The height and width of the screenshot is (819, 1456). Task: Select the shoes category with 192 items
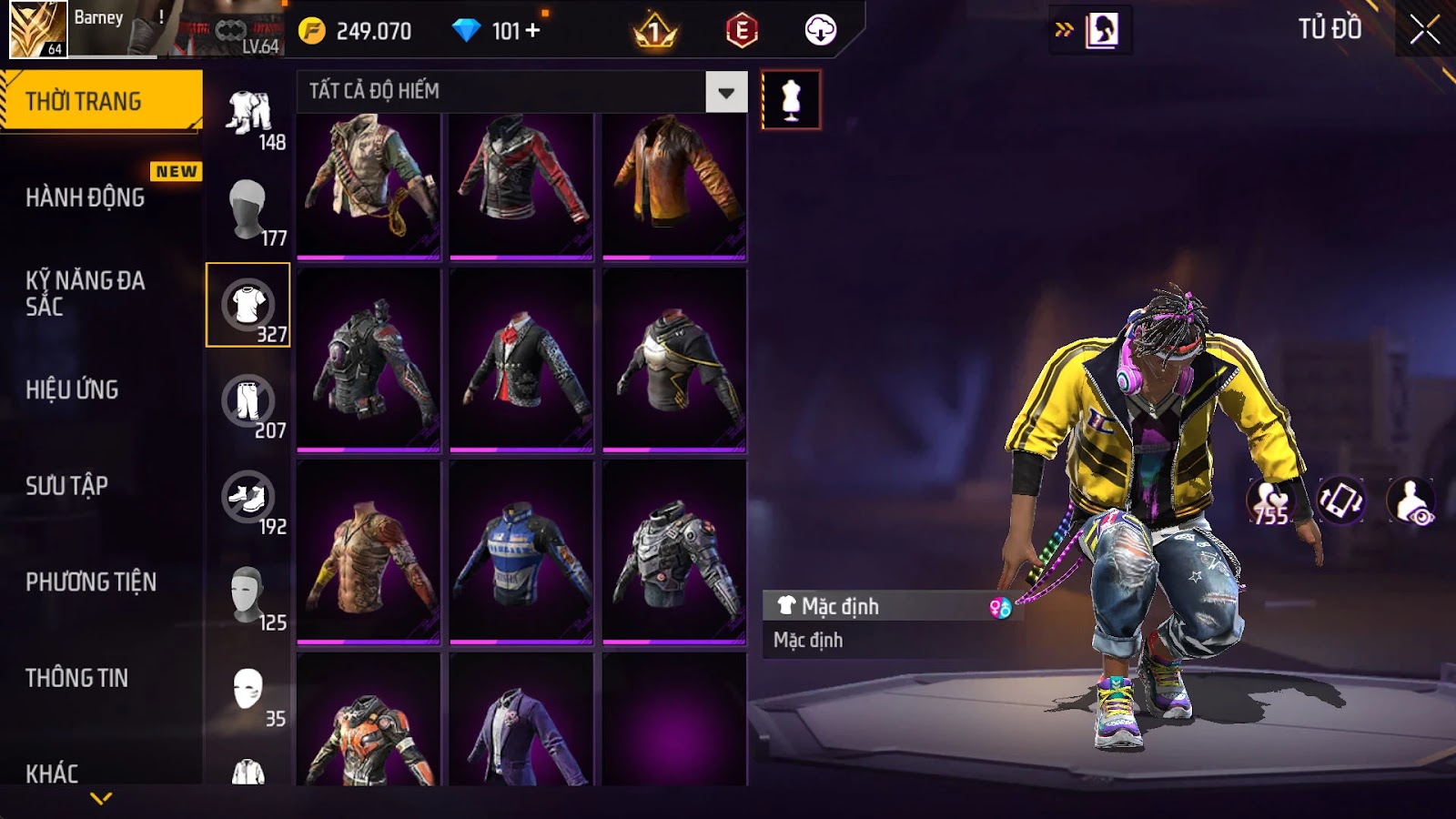pos(248,499)
